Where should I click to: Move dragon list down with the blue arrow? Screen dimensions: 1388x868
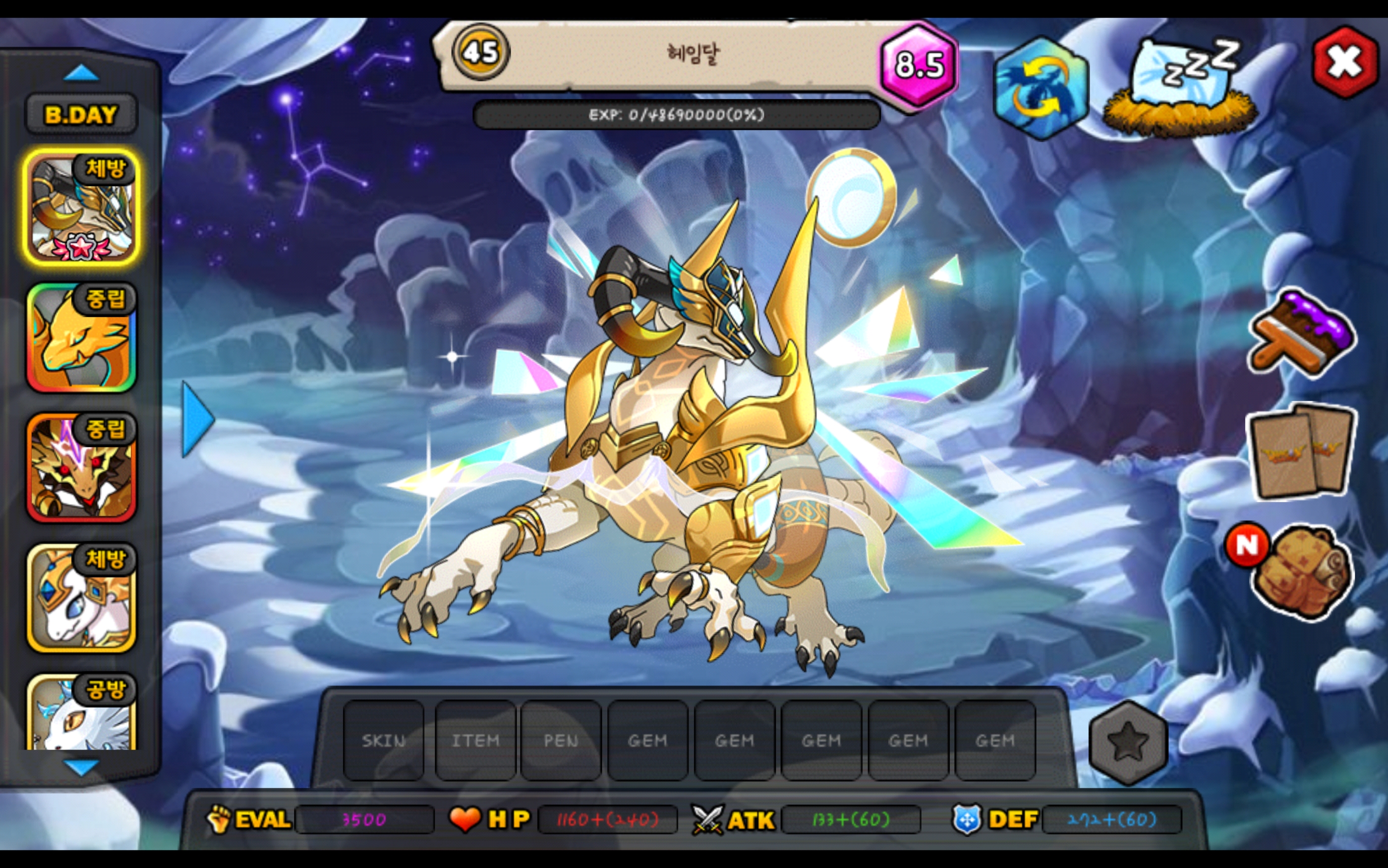81,767
